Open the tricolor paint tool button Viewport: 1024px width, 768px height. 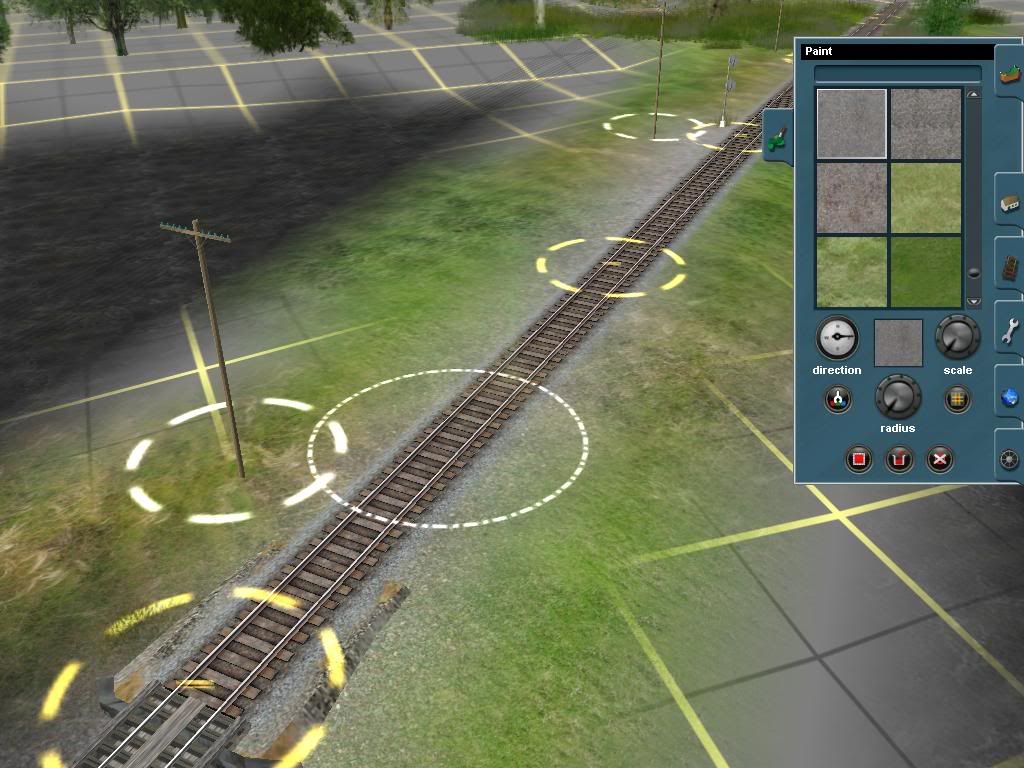click(x=838, y=400)
